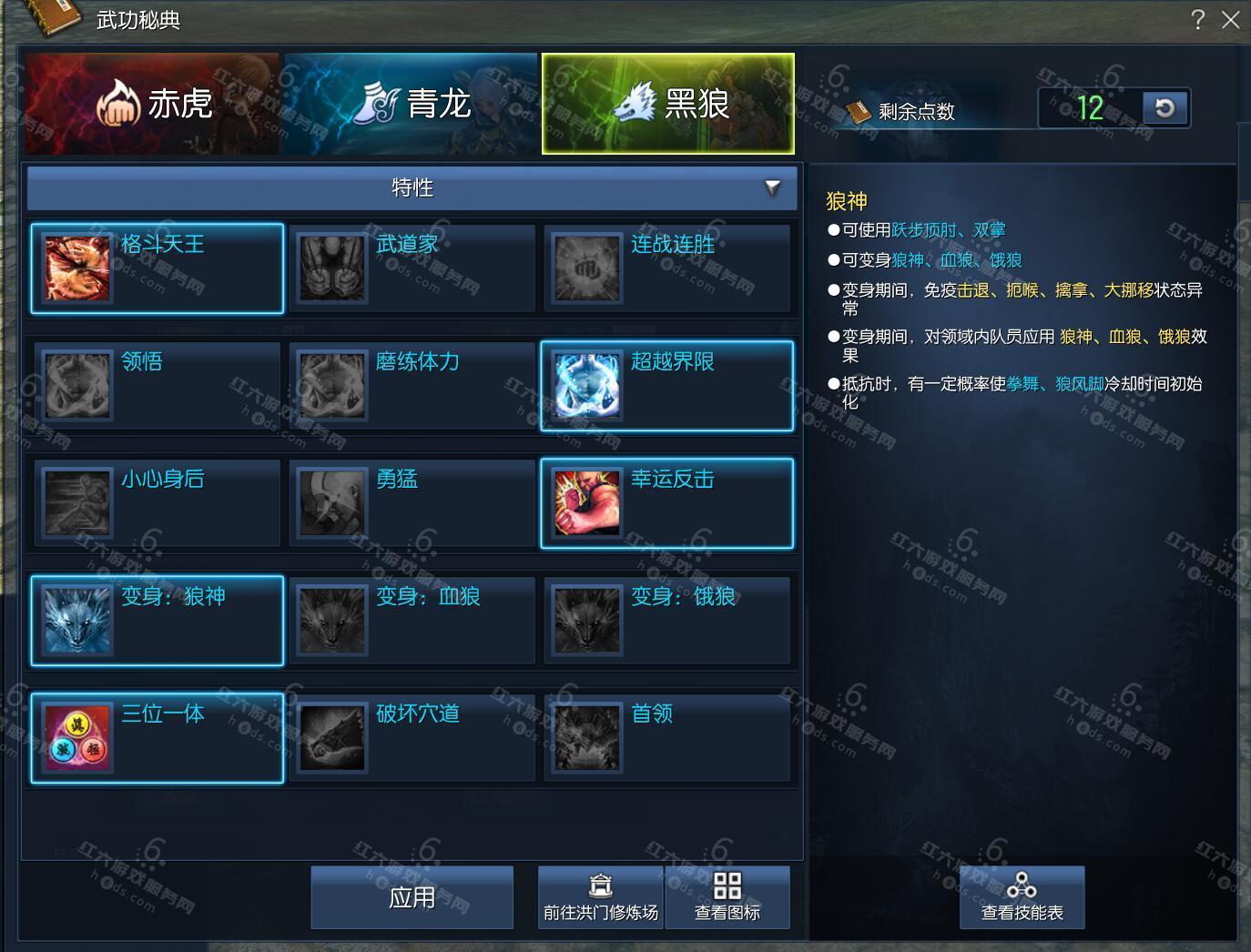Apply the trait changes with 应用
1251x952 pixels.
(412, 897)
